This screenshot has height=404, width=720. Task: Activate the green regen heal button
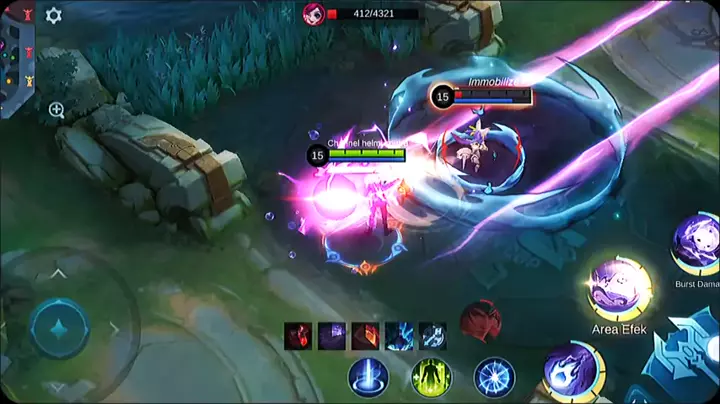(431, 377)
